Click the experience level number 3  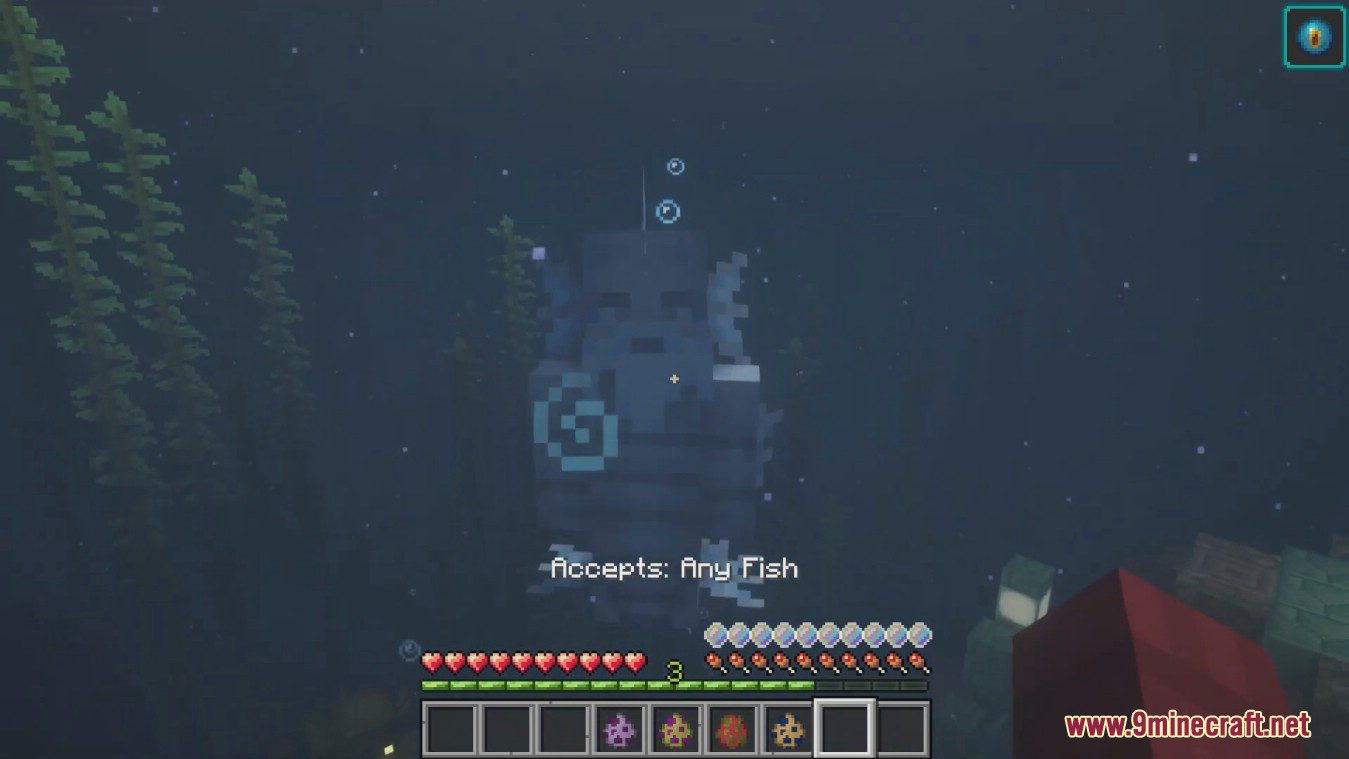(673, 671)
